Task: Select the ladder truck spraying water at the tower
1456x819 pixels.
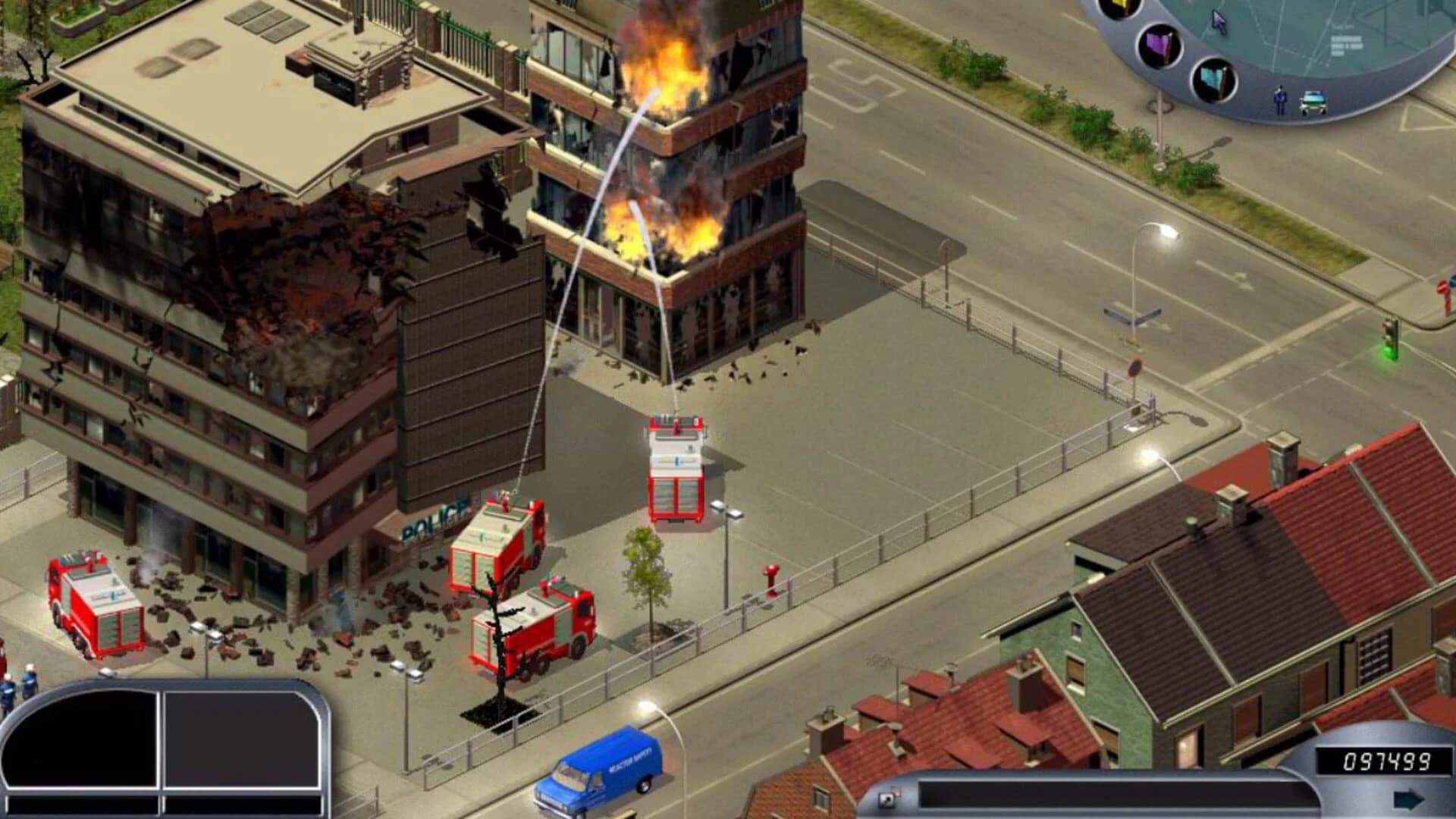Action: (677, 470)
